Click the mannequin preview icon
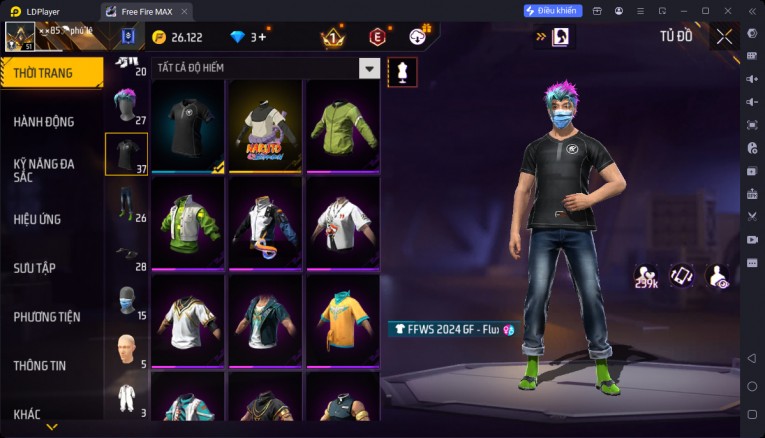Viewport: 765px width, 438px height. pos(402,72)
